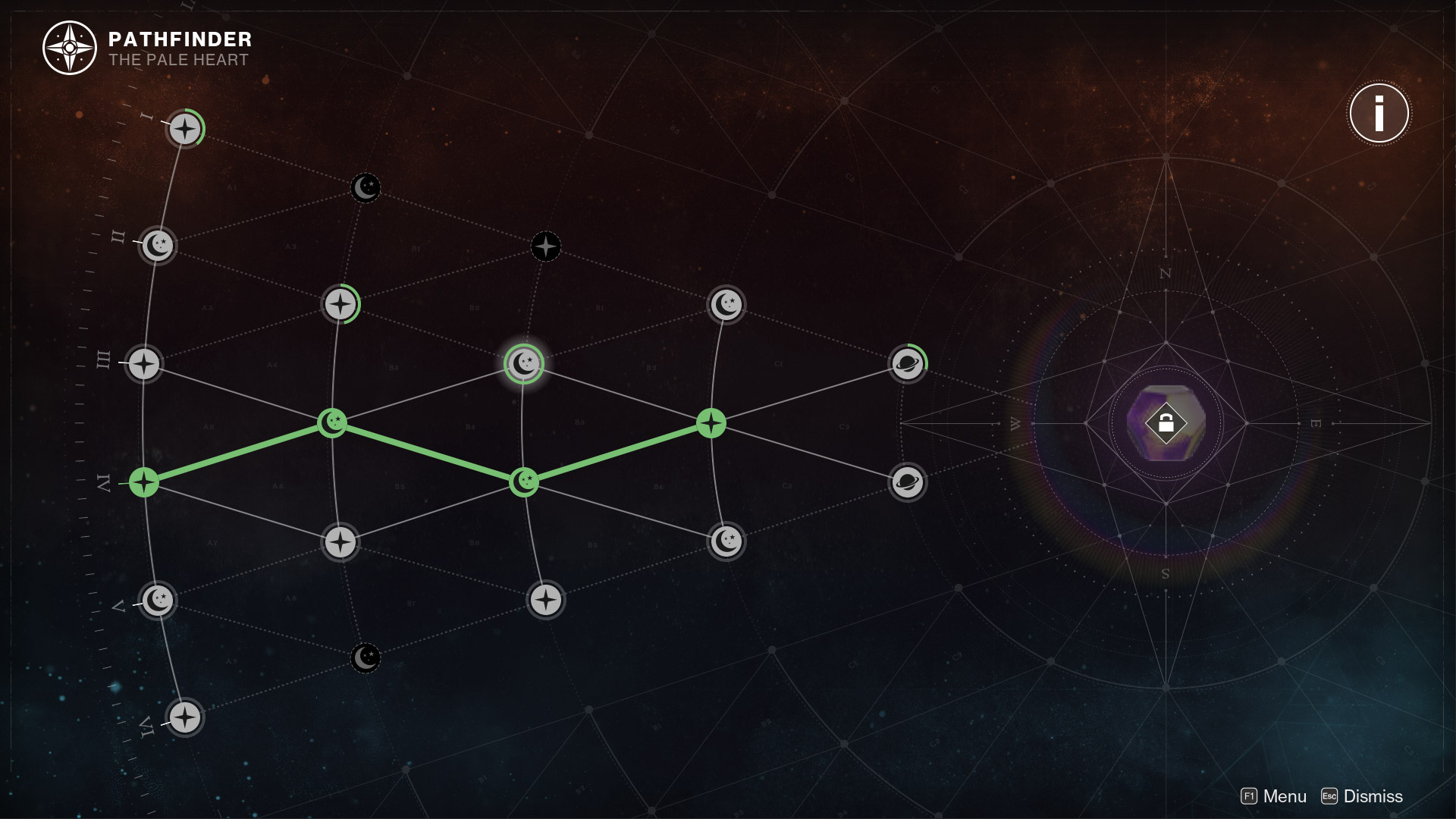Select the blacked-out star node in upper middle
1456x819 pixels.
[x=545, y=246]
